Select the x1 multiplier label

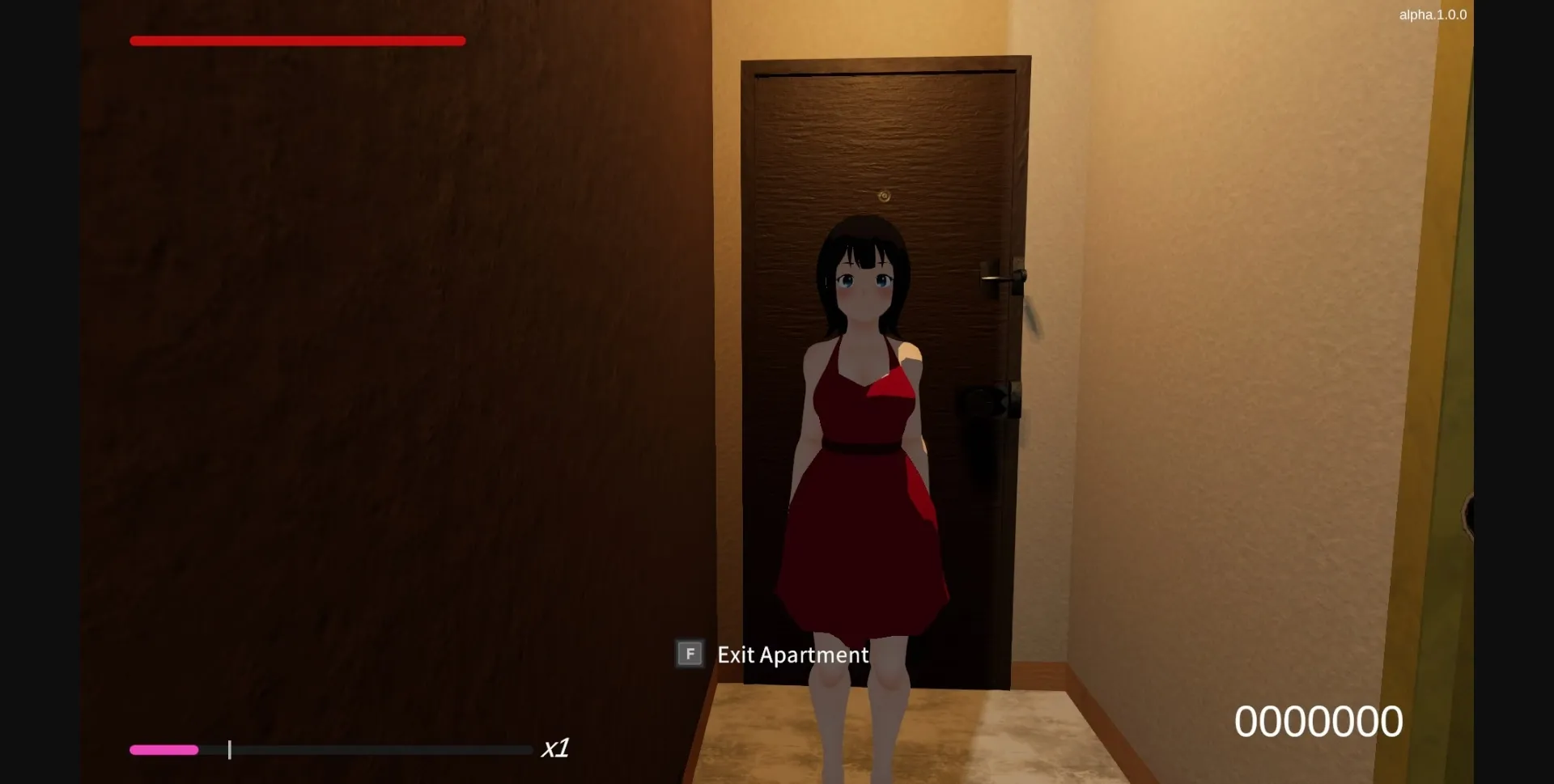557,748
